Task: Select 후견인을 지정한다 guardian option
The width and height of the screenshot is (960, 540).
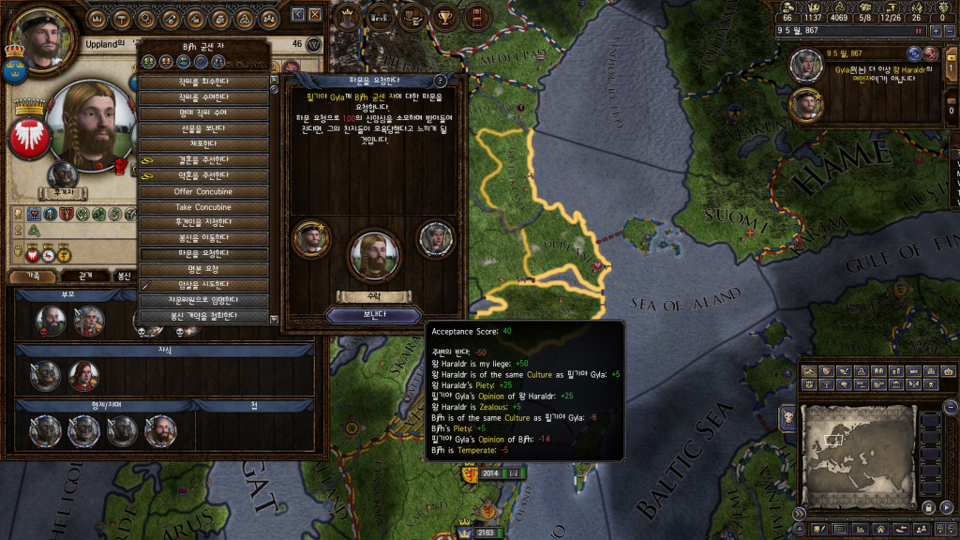Action: pos(203,222)
